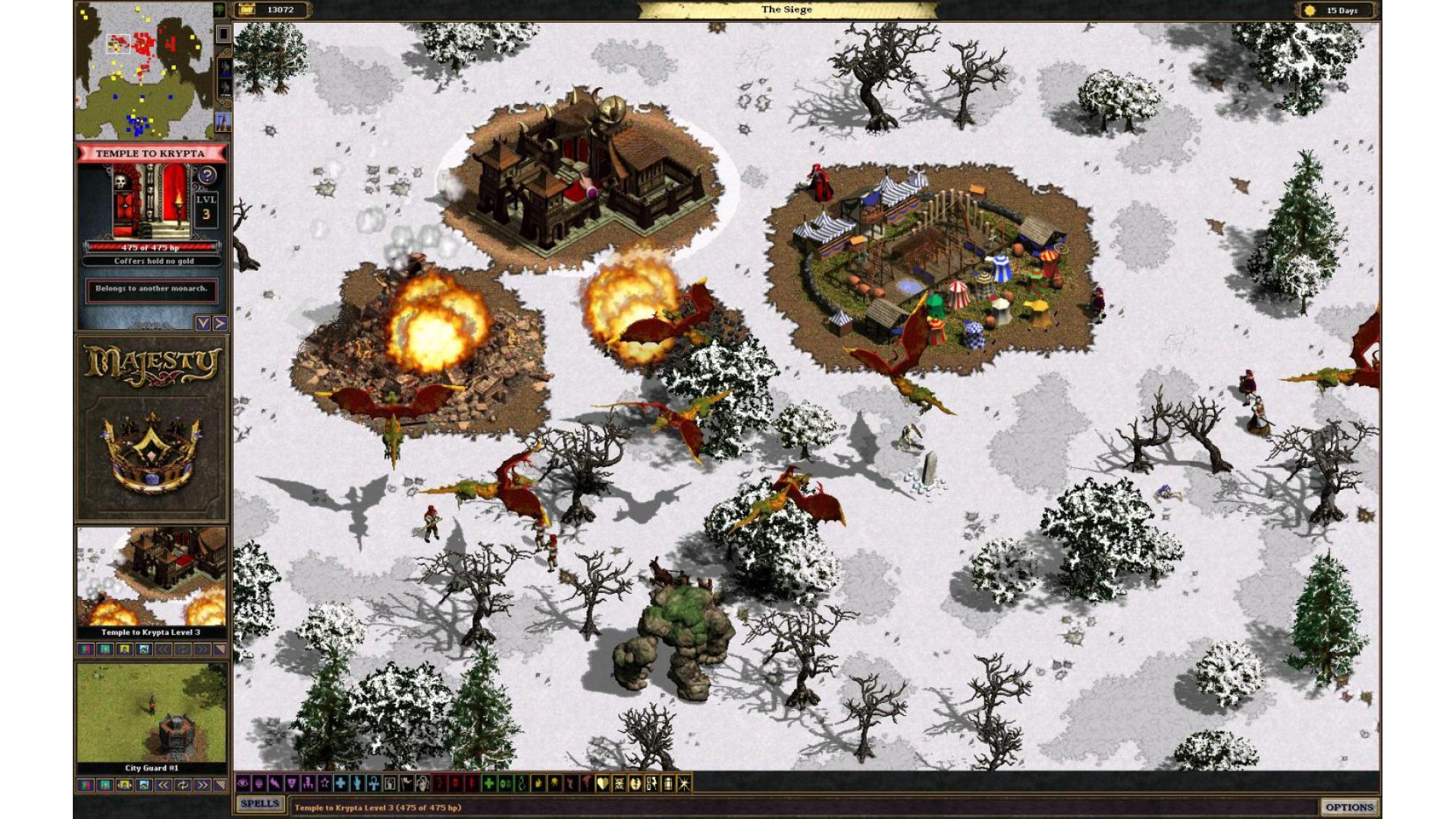This screenshot has width=1456, height=819.
Task: Cast the green cross spell
Action: click(489, 783)
